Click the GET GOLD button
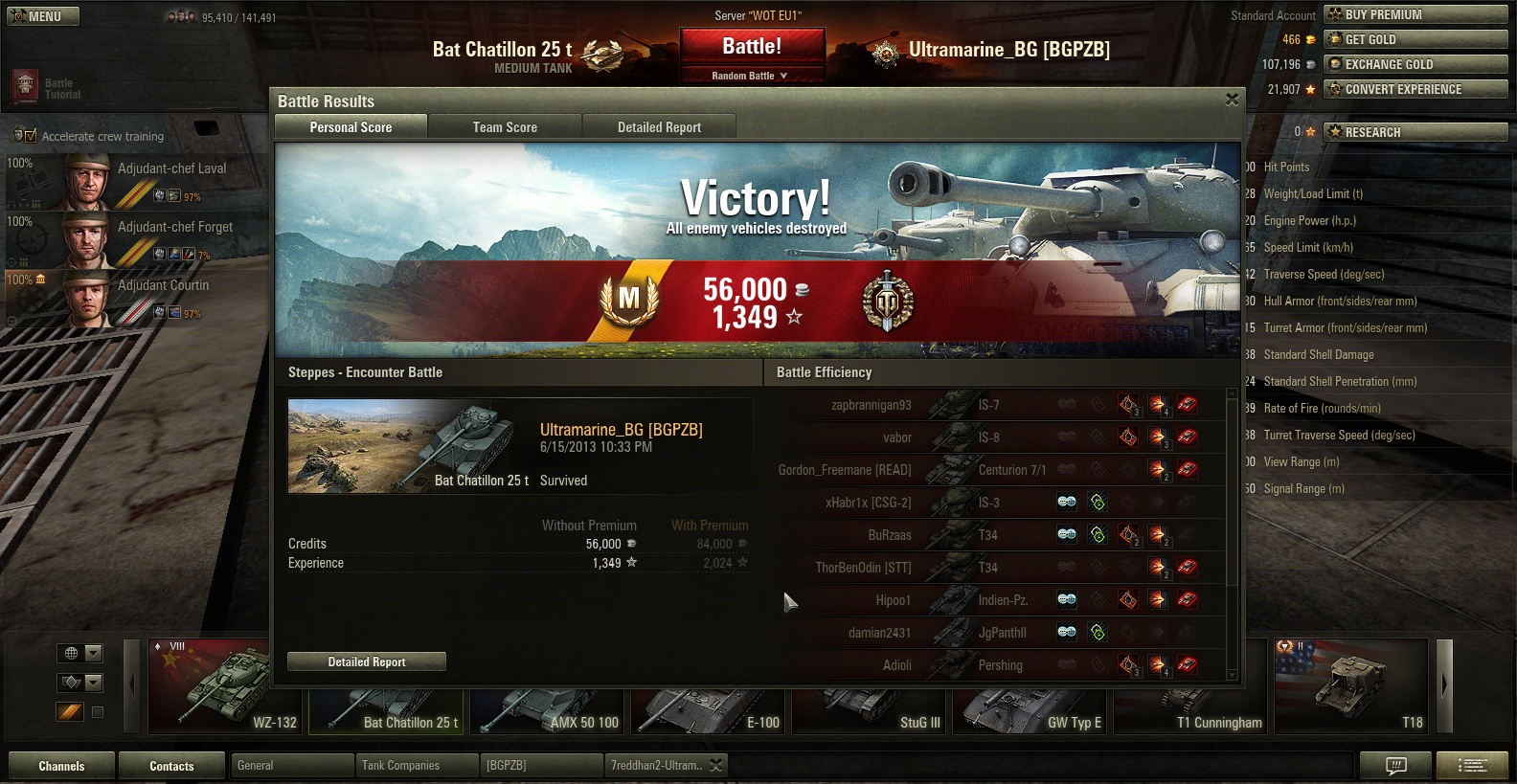1517x784 pixels. [x=1415, y=39]
